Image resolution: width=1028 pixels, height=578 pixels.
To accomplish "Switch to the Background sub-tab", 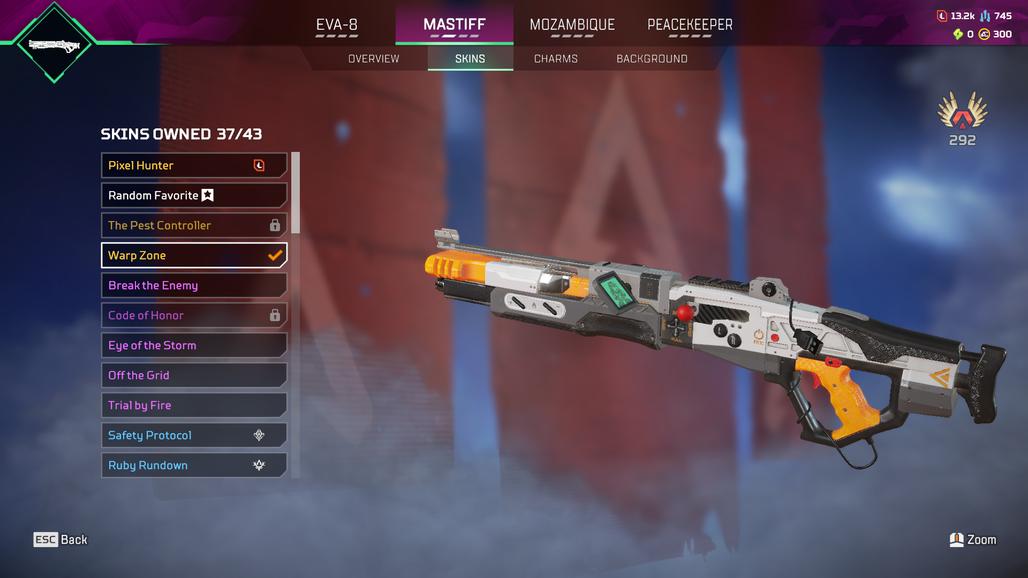I will click(652, 59).
